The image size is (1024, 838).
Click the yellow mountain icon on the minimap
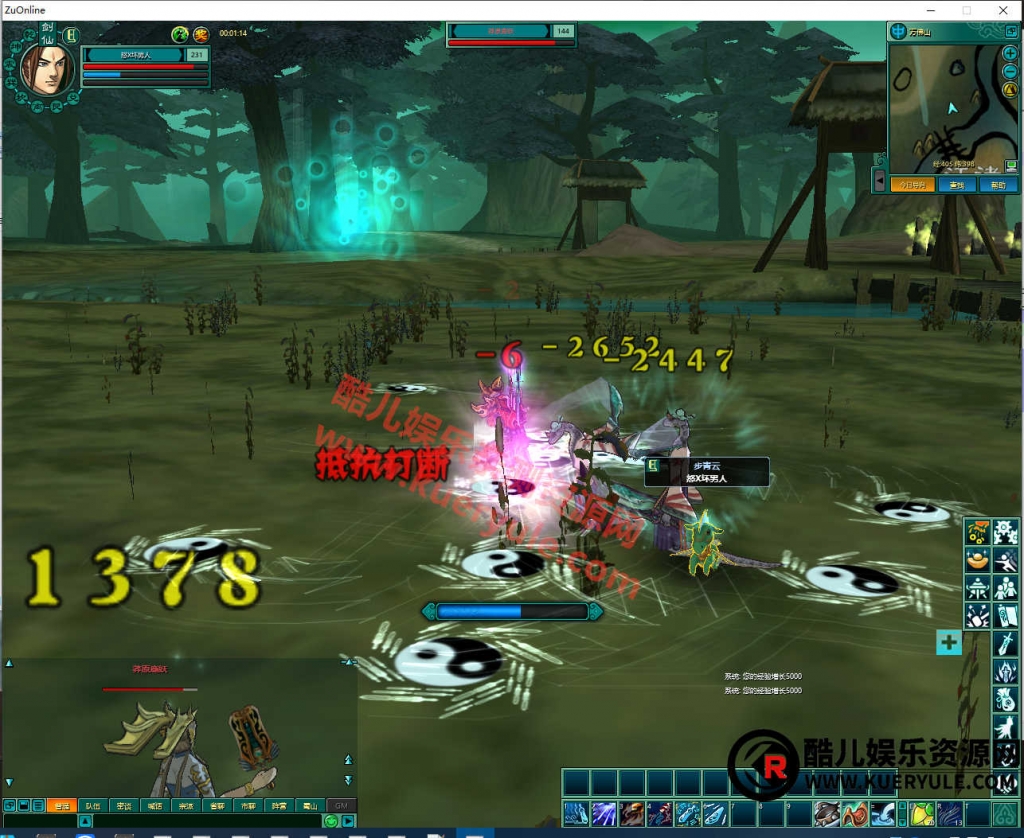[1010, 91]
